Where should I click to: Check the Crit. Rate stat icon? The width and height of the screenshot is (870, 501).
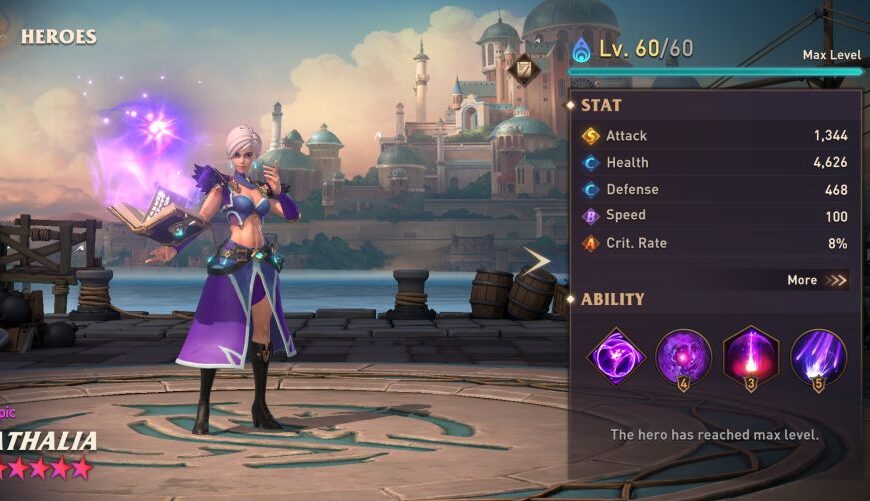tap(591, 243)
